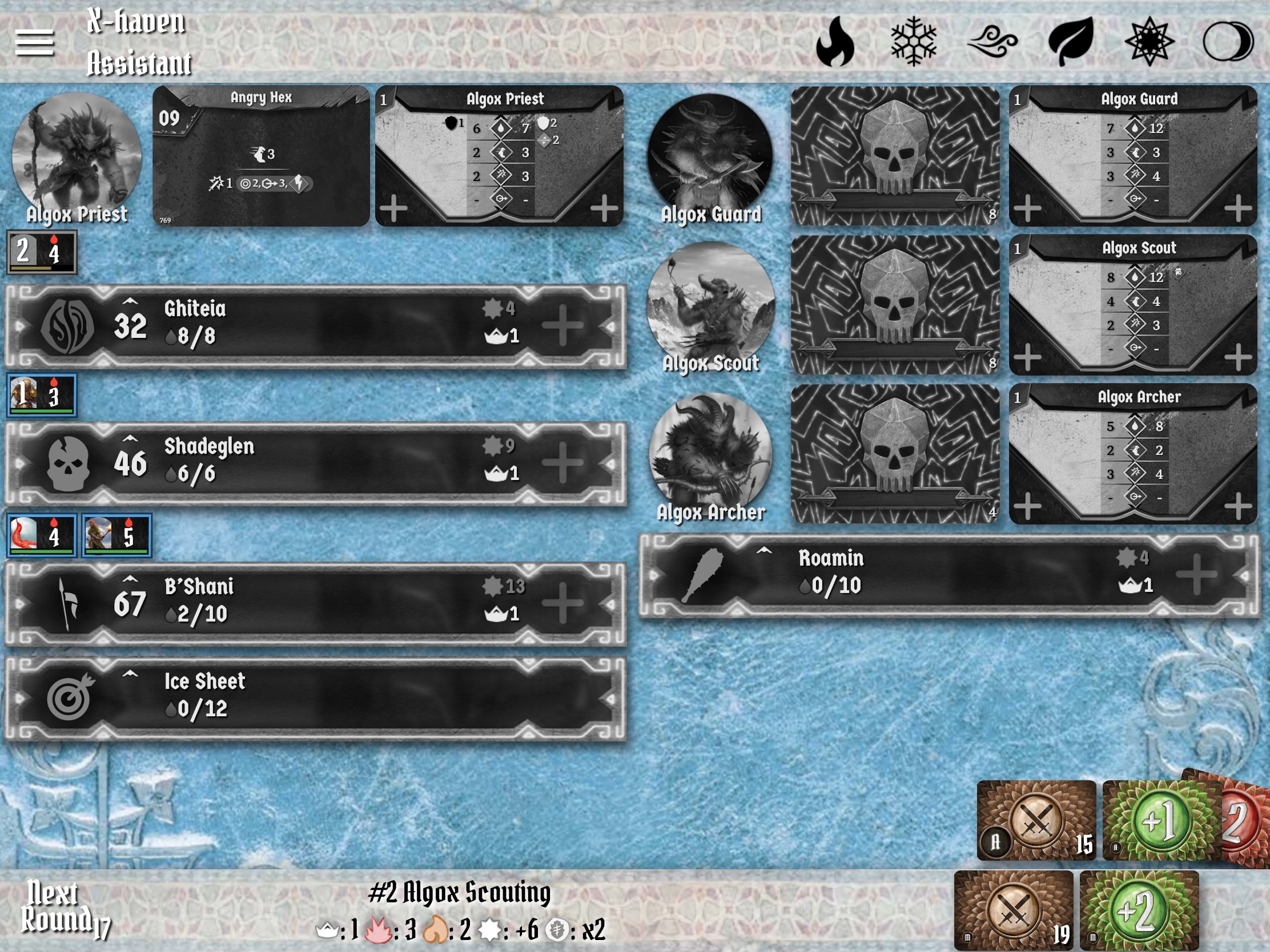The image size is (1270, 952).
Task: Flip the Algox Scout ability deck
Action: point(894,304)
